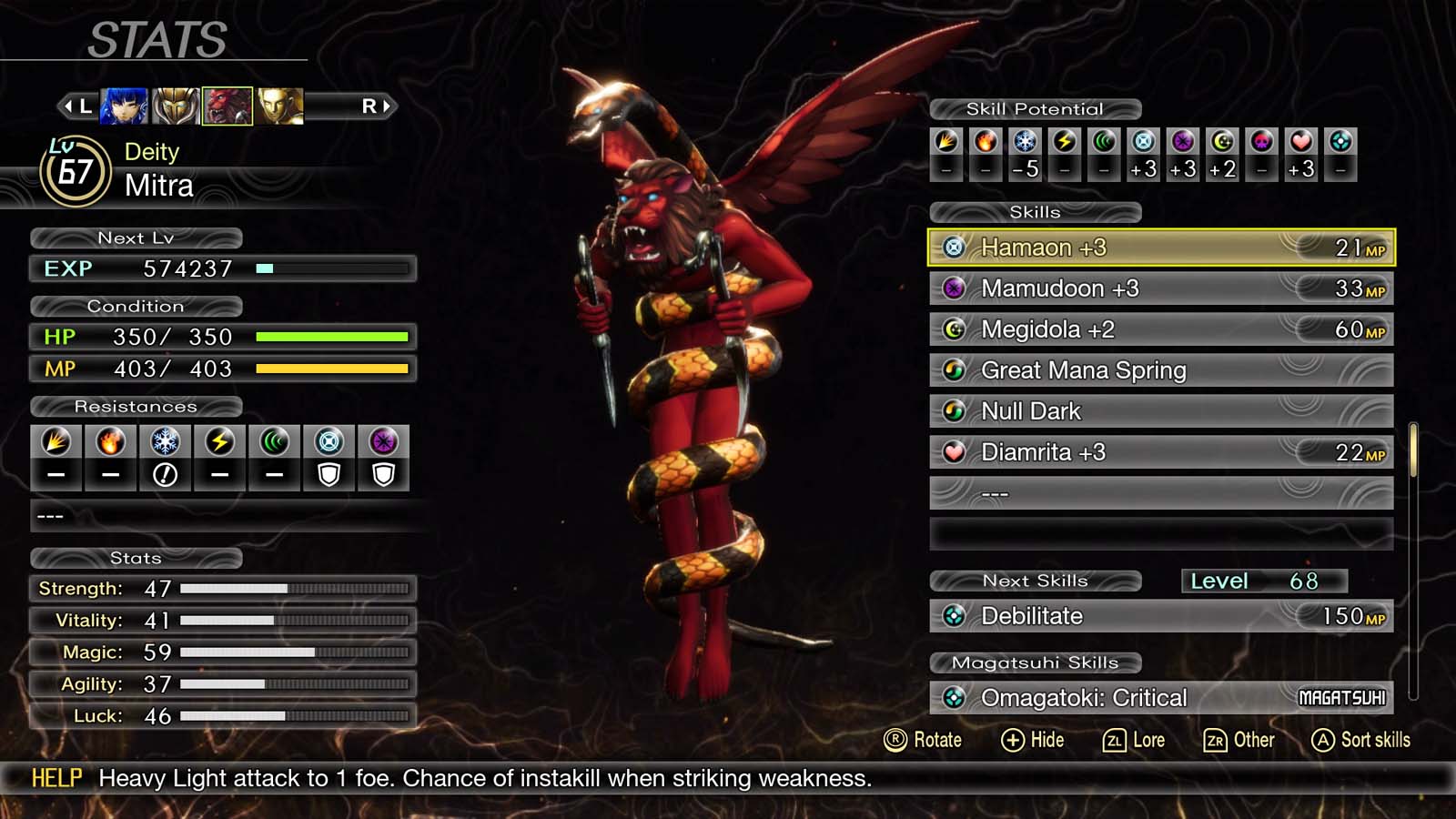Select the Great Mana Spring passive

1160,370
